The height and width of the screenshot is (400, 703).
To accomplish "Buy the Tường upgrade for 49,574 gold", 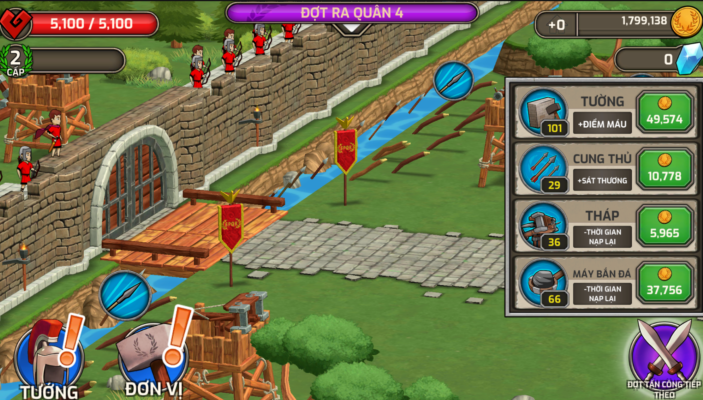I will pyautogui.click(x=663, y=112).
